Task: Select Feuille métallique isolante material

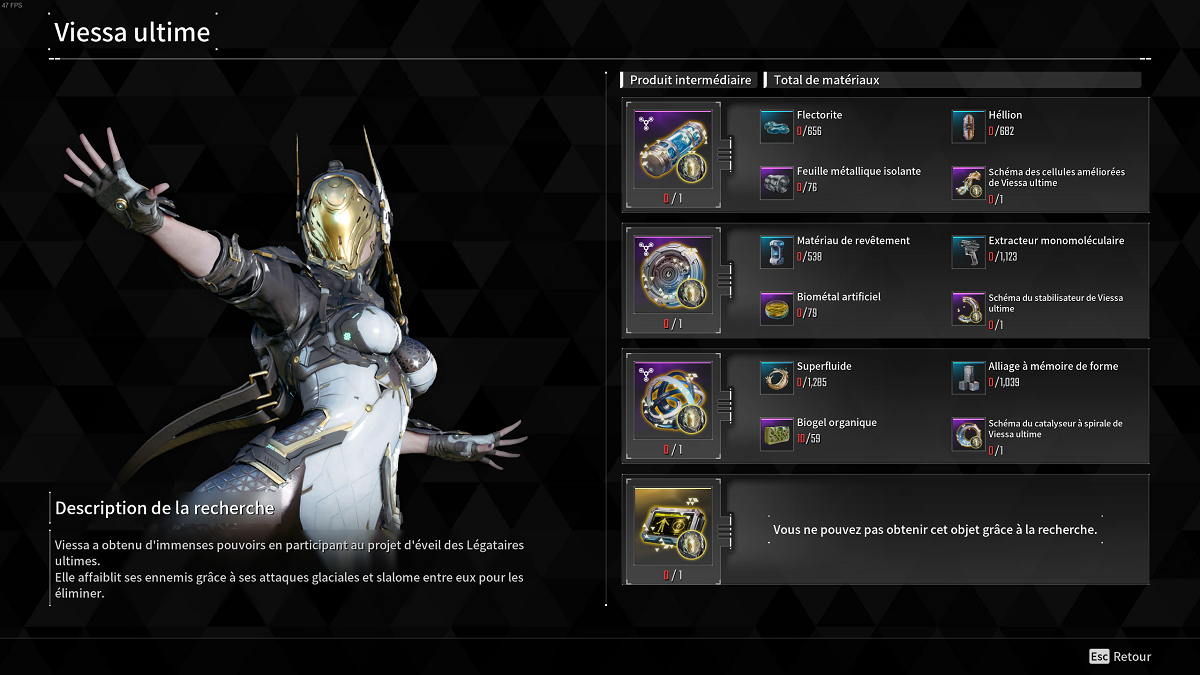Action: (776, 181)
